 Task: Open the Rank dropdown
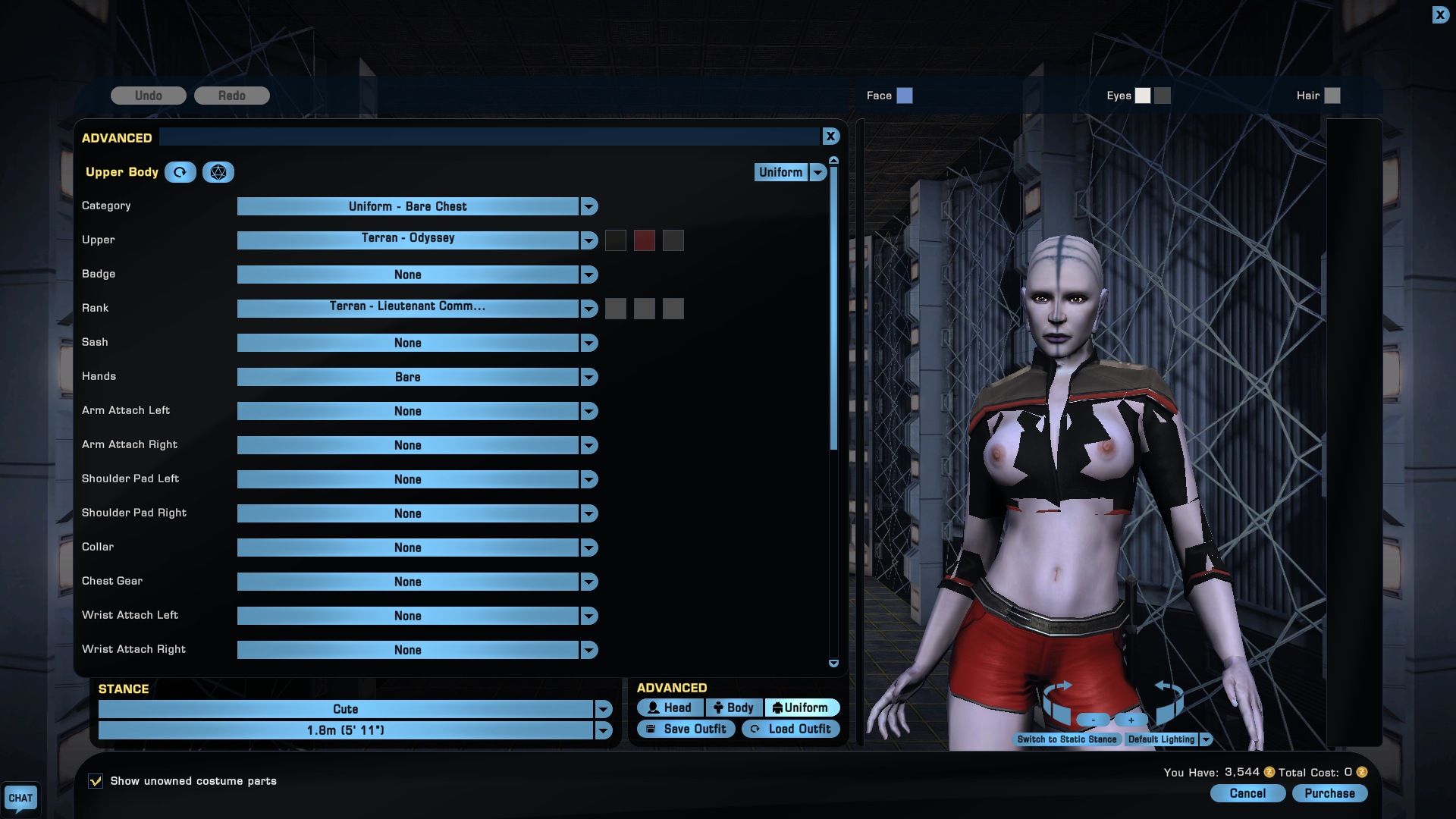pos(589,309)
